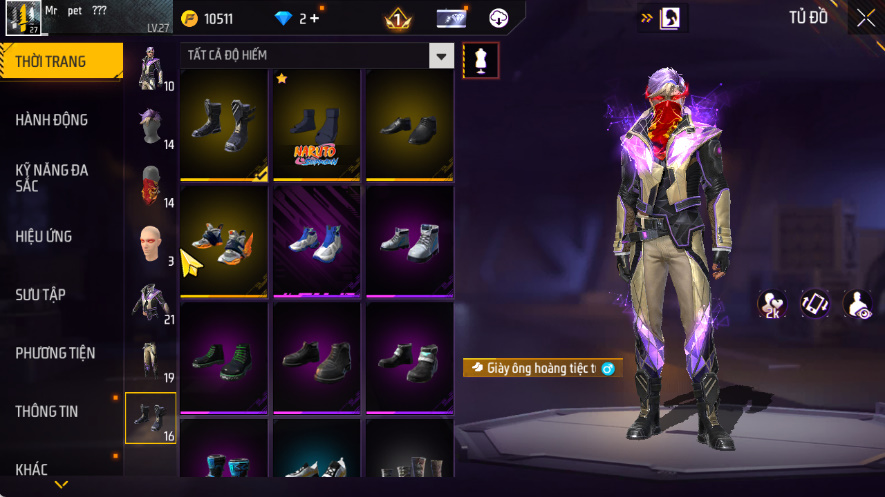
Task: Open the Thông Tin tab
Action: pyautogui.click(x=47, y=411)
